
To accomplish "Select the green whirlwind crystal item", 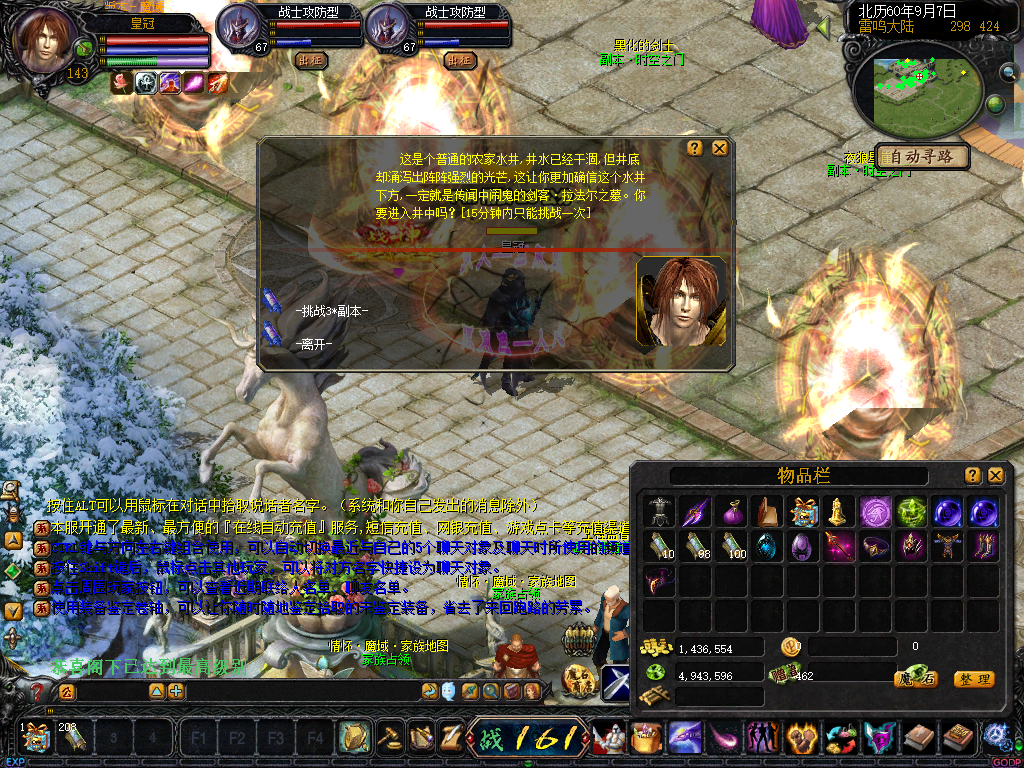I will [910, 511].
